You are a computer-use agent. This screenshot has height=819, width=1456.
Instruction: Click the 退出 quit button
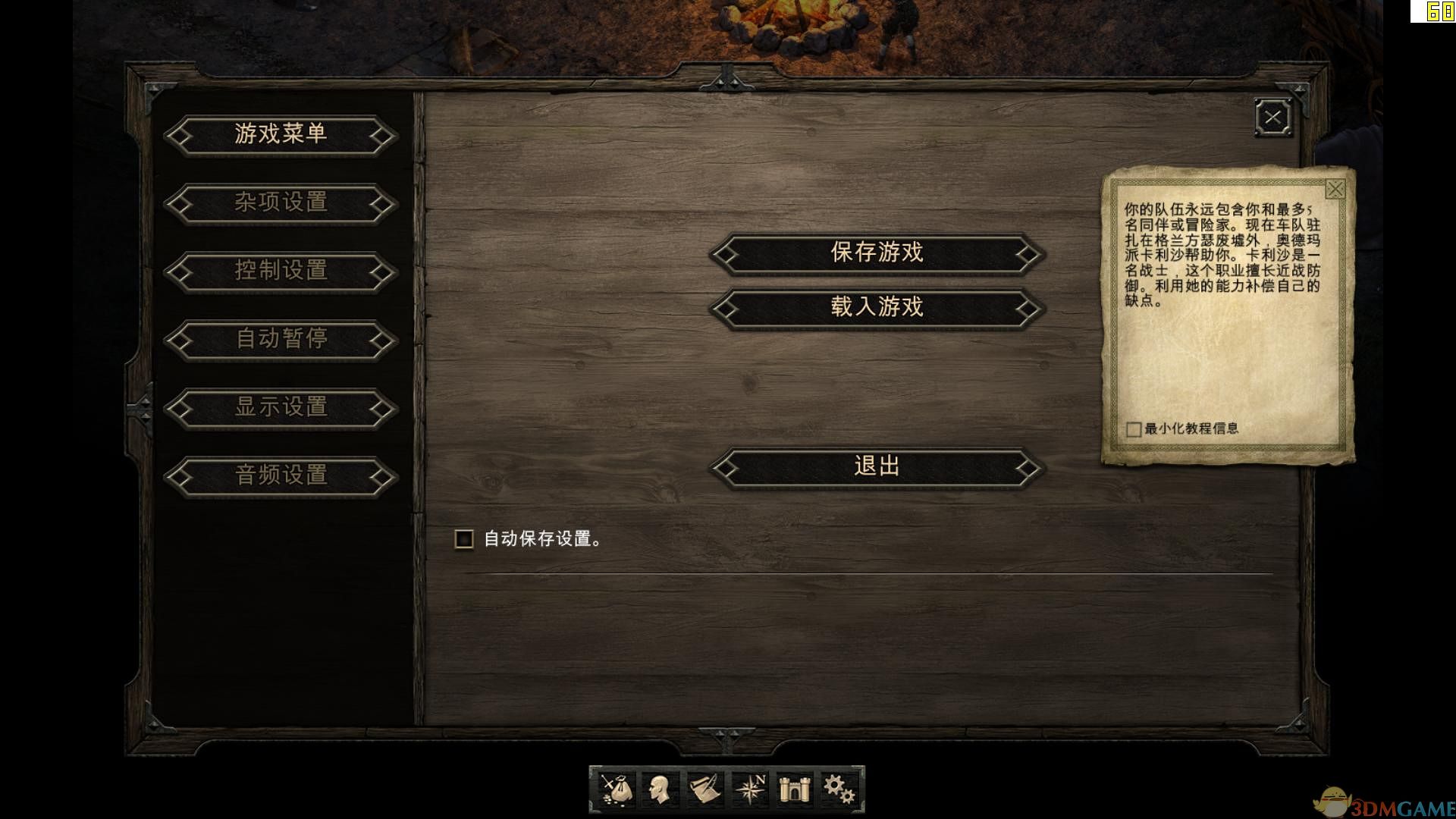(876, 467)
